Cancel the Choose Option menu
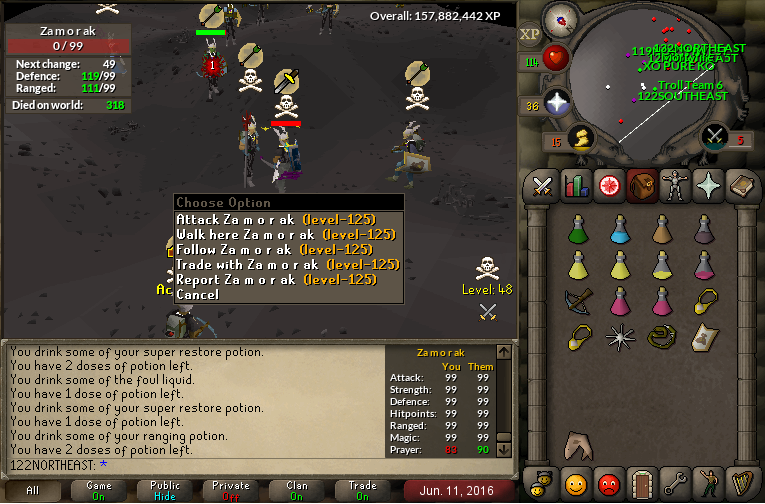 click(x=197, y=294)
